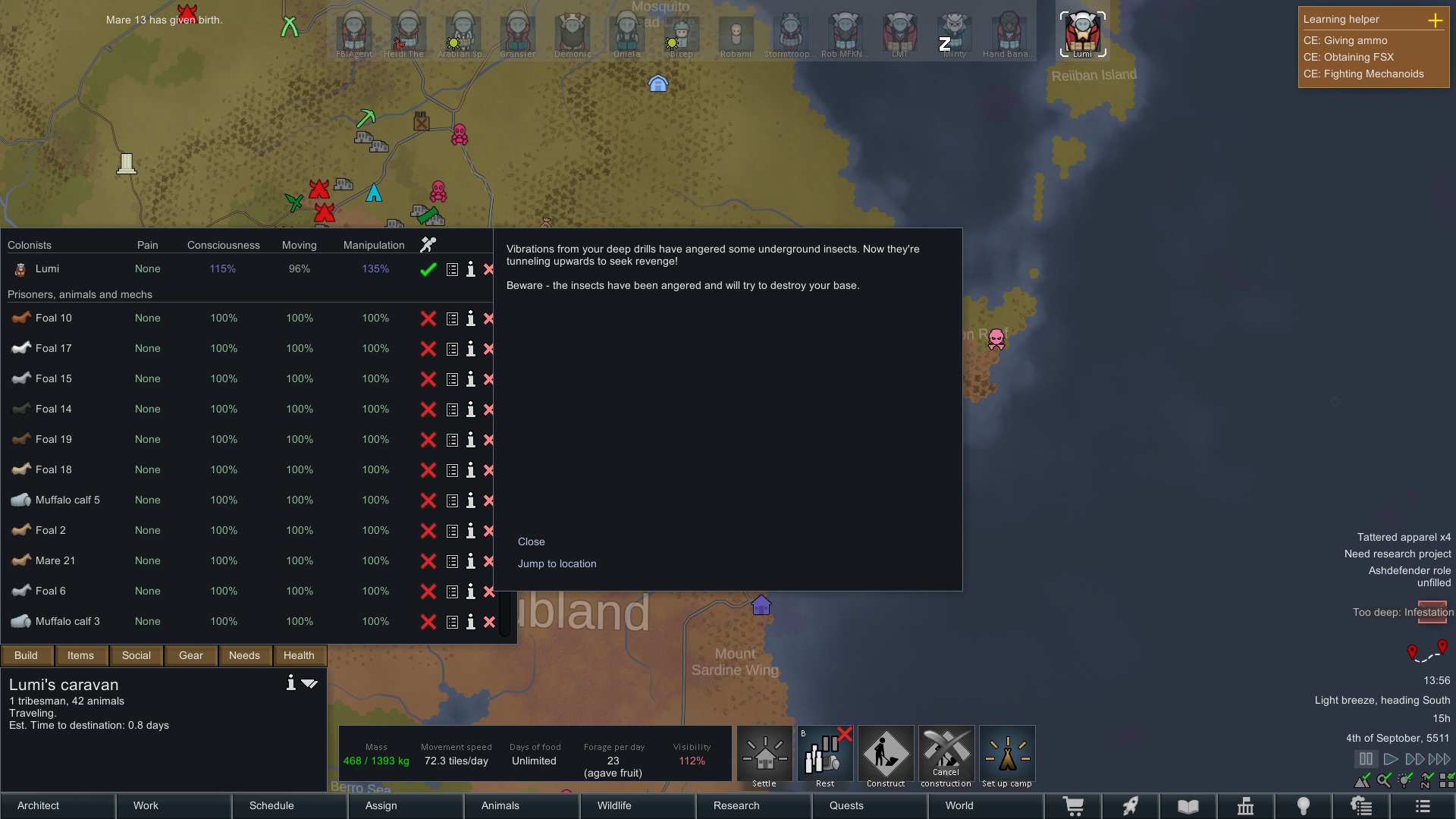Expand the Learning helper with the plus icon
The width and height of the screenshot is (1456, 819).
coord(1437,20)
